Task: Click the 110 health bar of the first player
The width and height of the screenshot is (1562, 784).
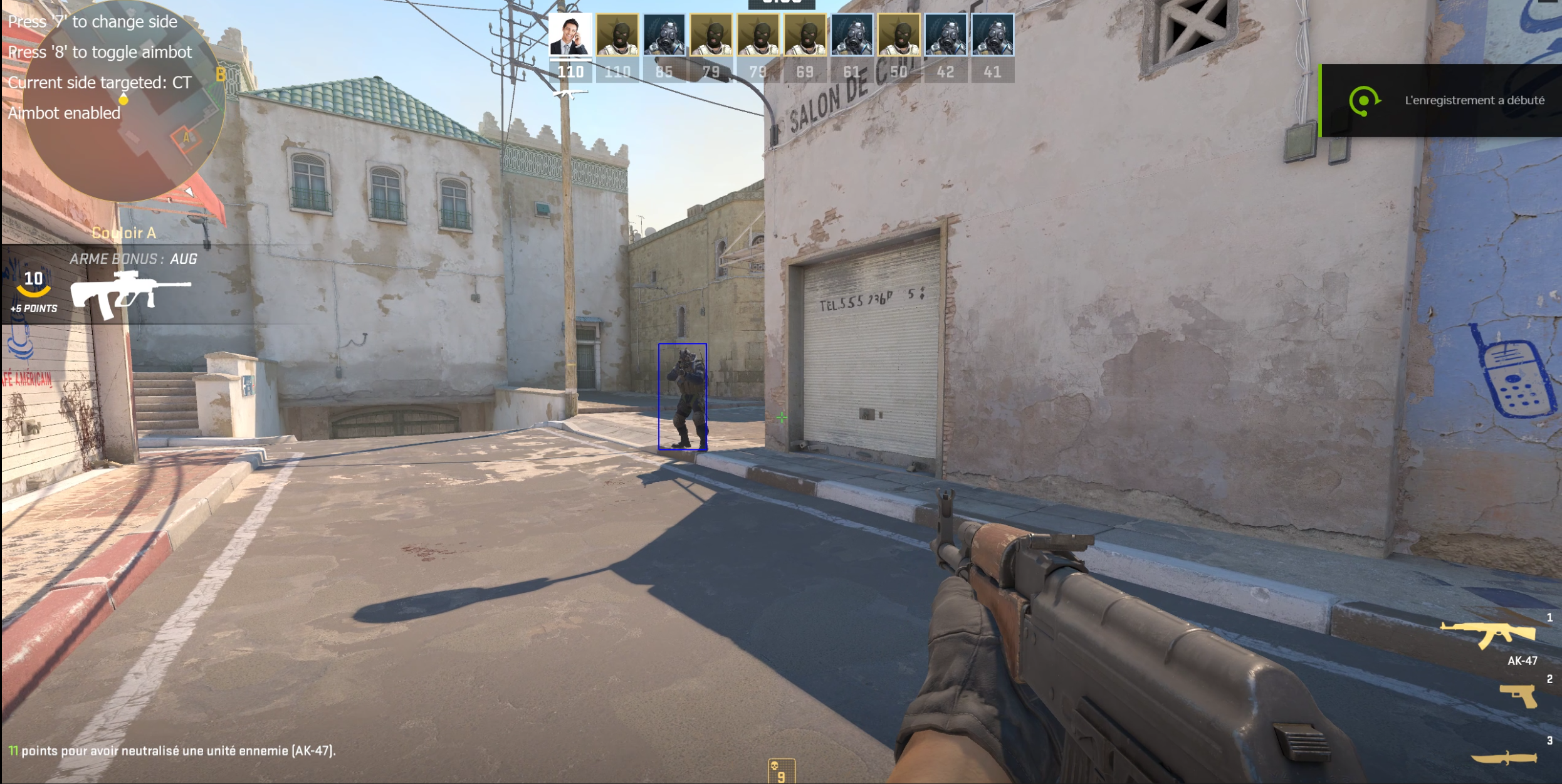Action: click(570, 71)
